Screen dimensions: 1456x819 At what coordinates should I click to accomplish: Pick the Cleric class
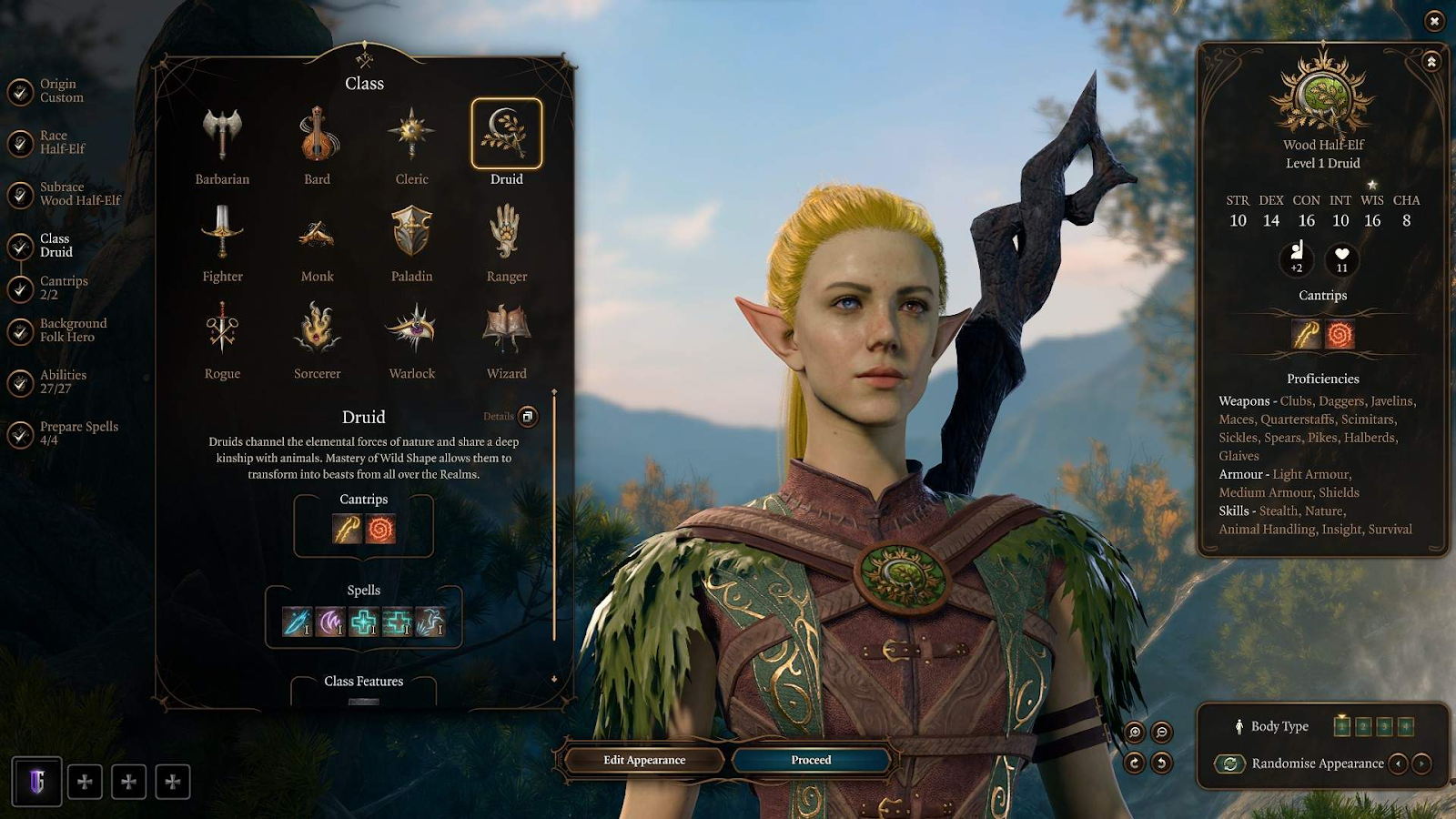[411, 136]
